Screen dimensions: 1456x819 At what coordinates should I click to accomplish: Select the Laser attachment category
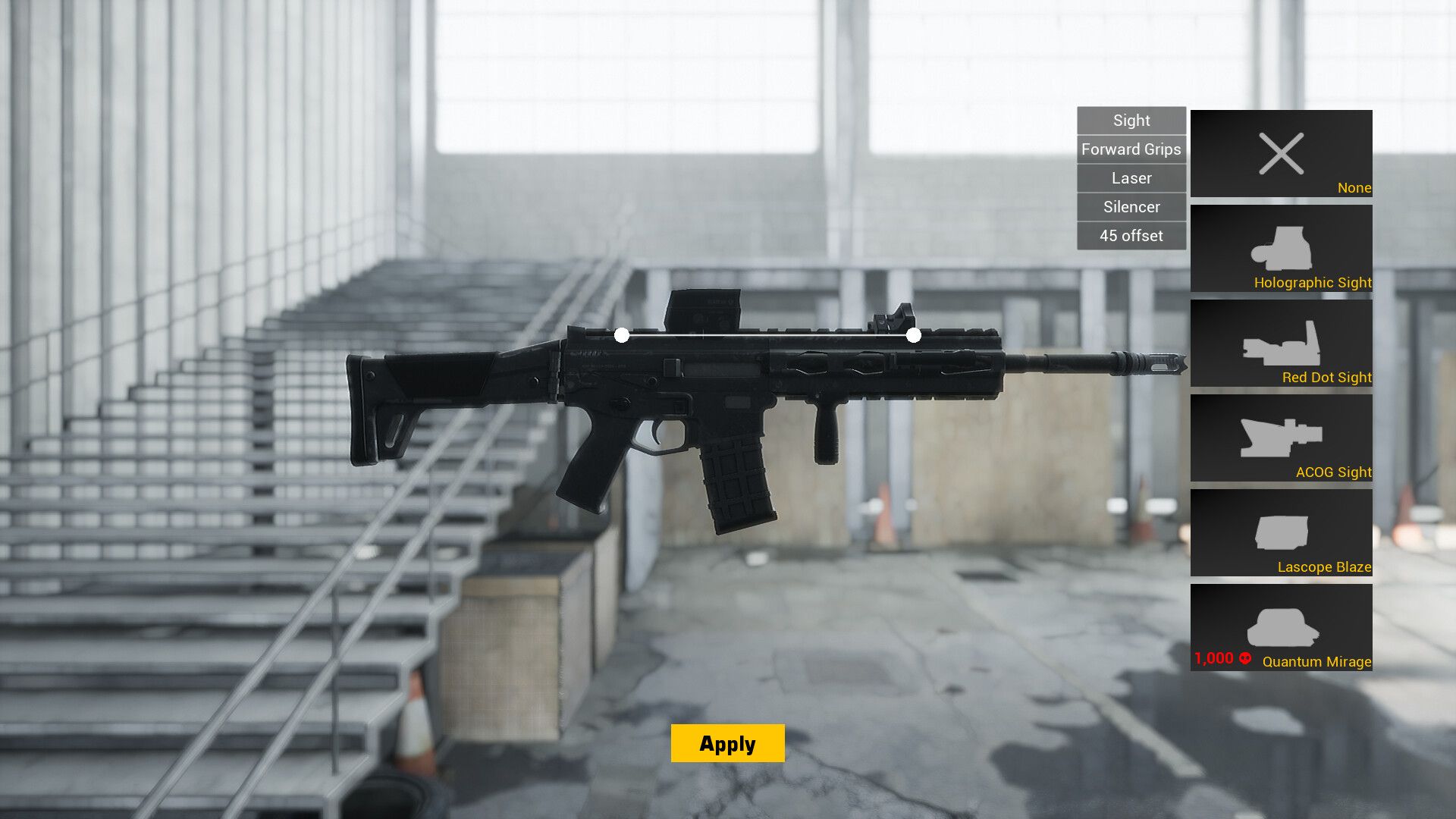(x=1131, y=178)
